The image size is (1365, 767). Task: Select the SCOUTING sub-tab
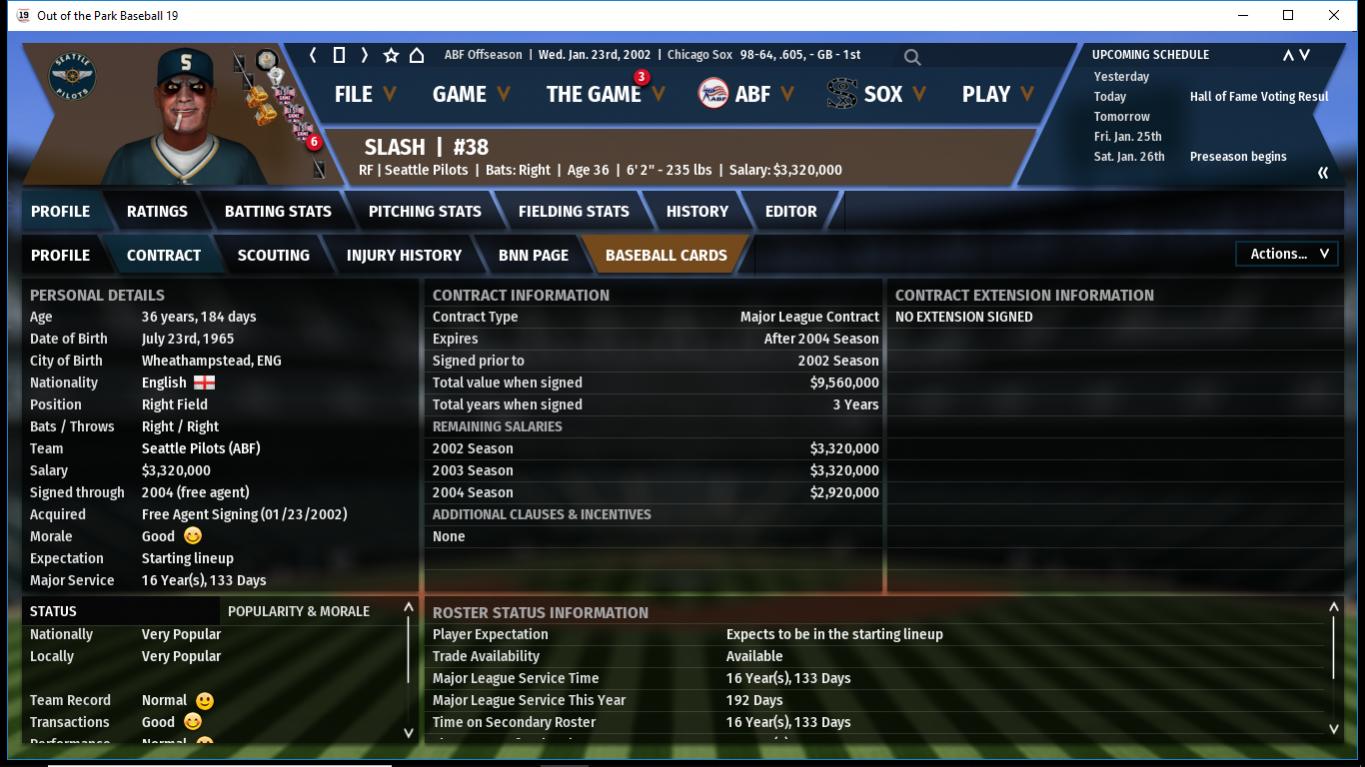click(x=273, y=255)
